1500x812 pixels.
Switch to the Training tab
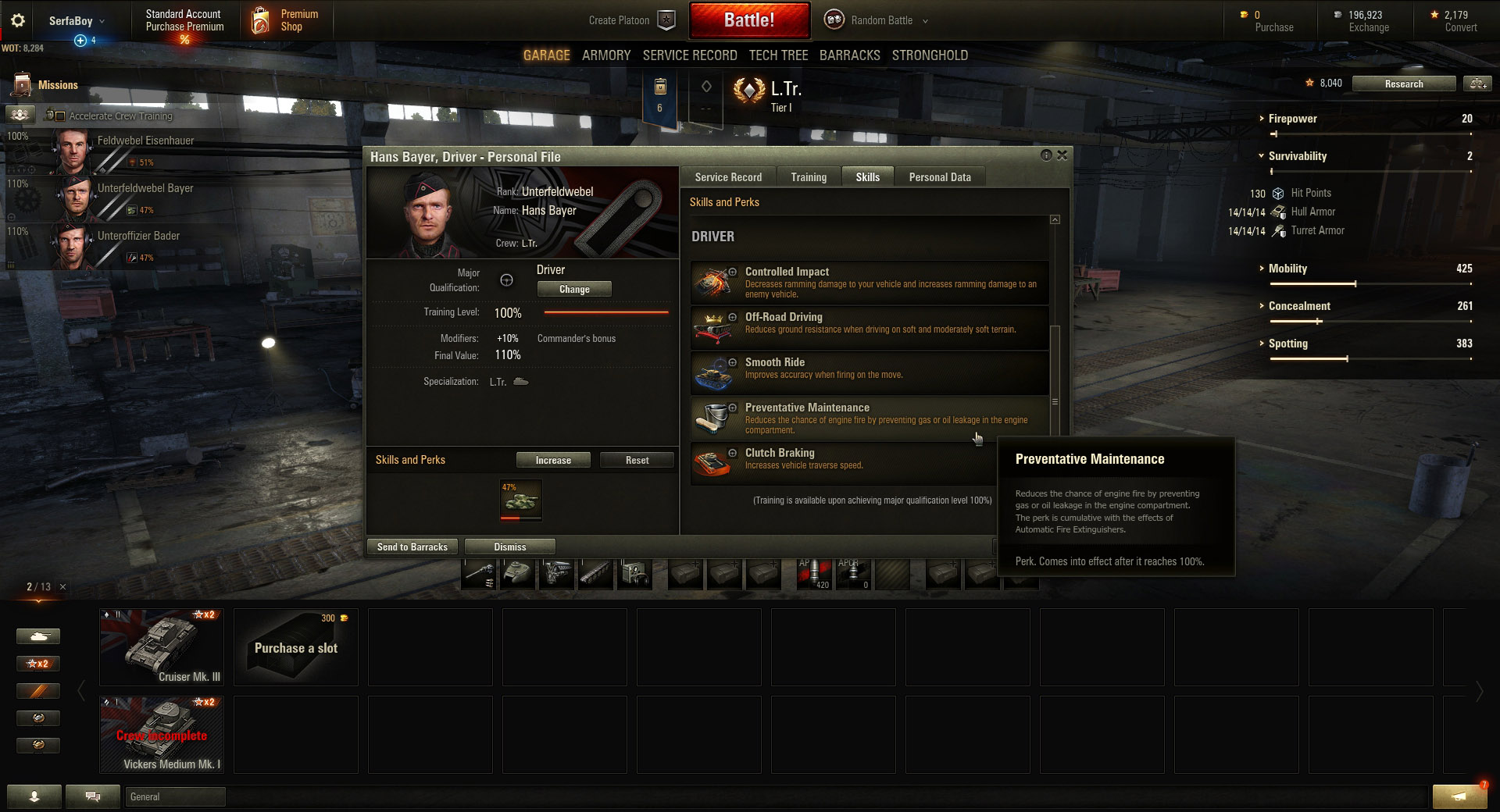click(808, 177)
